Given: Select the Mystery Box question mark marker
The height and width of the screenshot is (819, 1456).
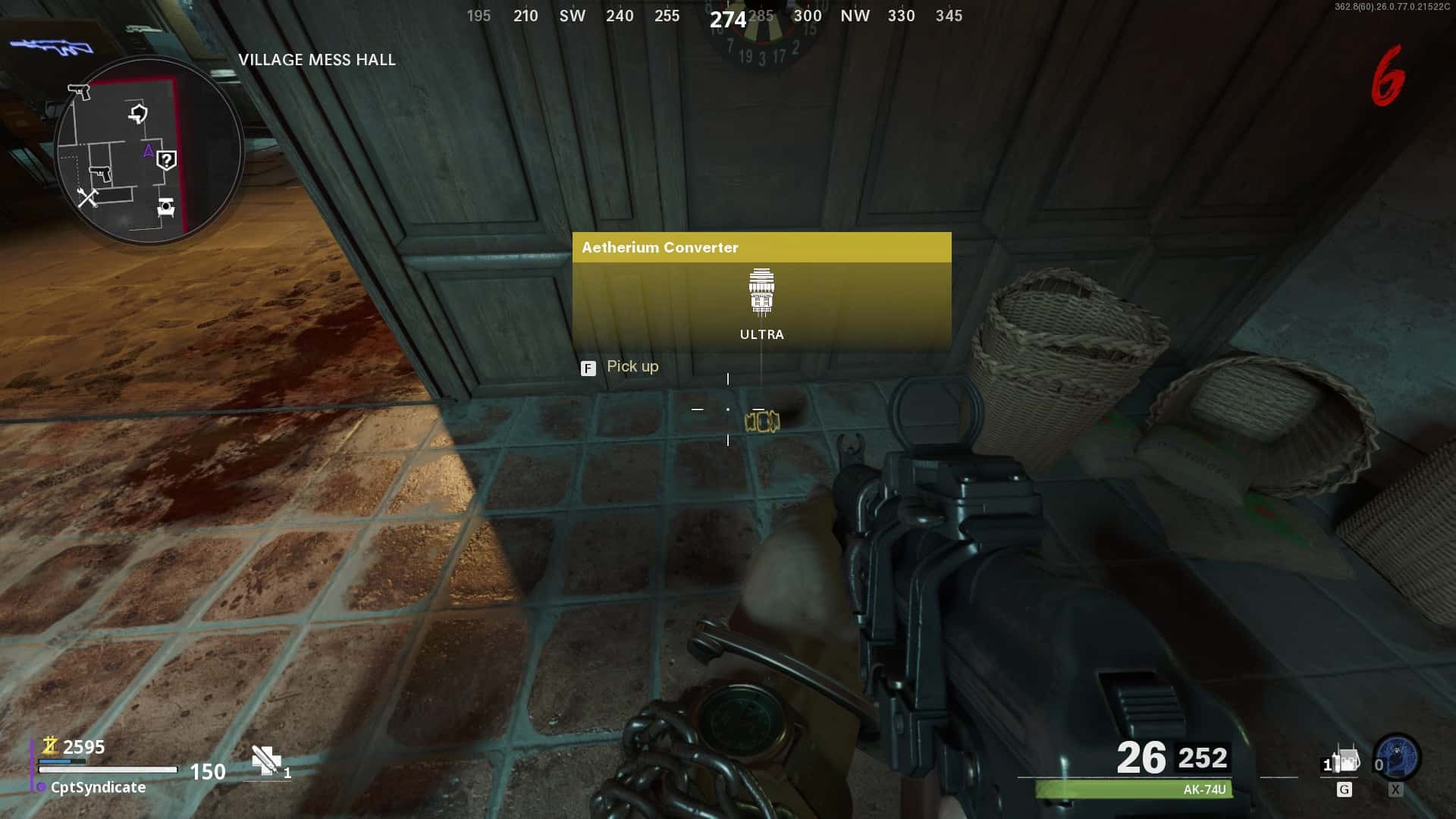Looking at the screenshot, I should click(166, 160).
